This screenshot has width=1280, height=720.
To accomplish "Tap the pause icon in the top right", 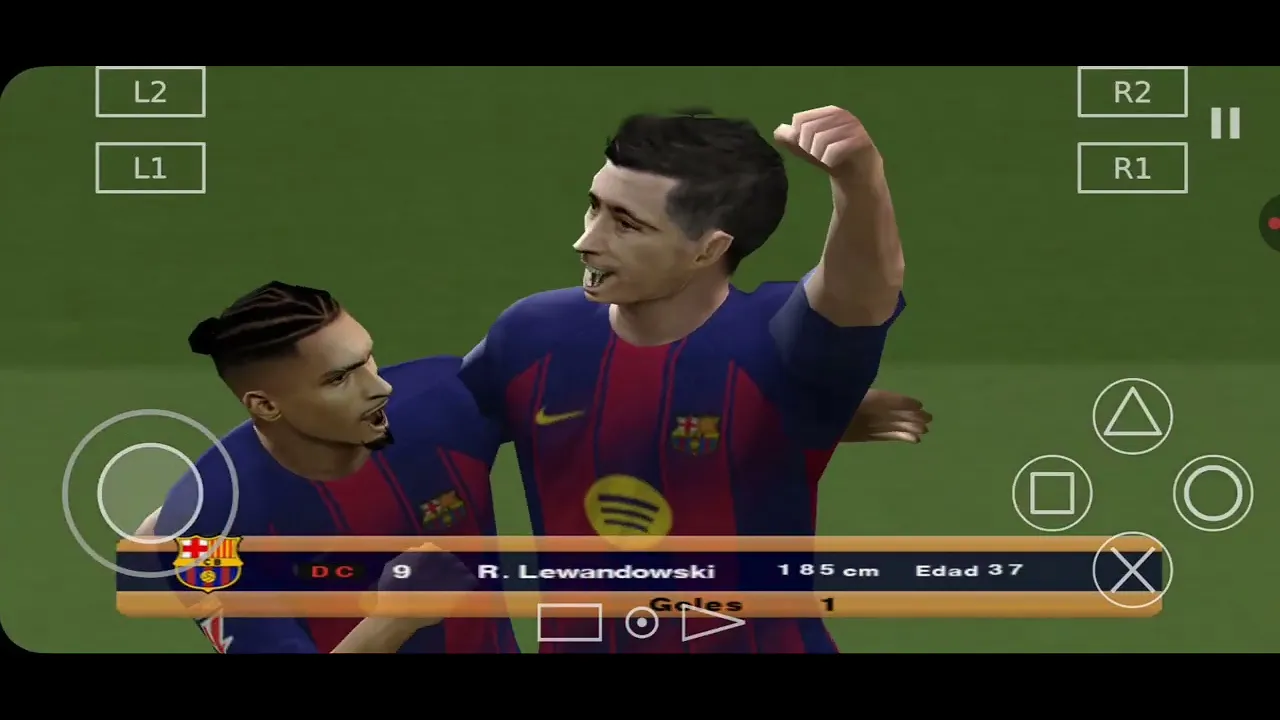I will click(x=1226, y=122).
